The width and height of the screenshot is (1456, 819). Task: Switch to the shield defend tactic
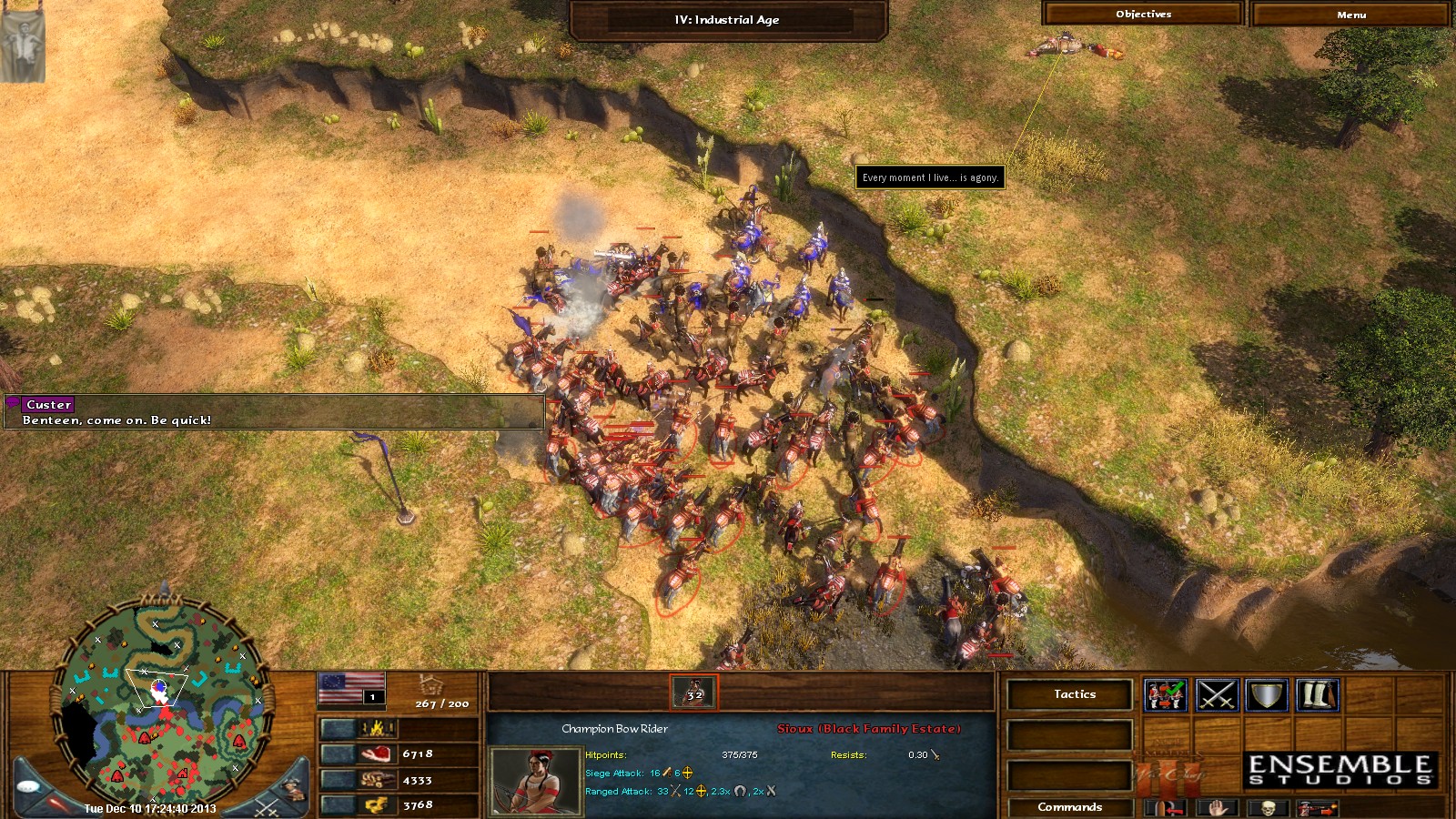coord(1266,695)
